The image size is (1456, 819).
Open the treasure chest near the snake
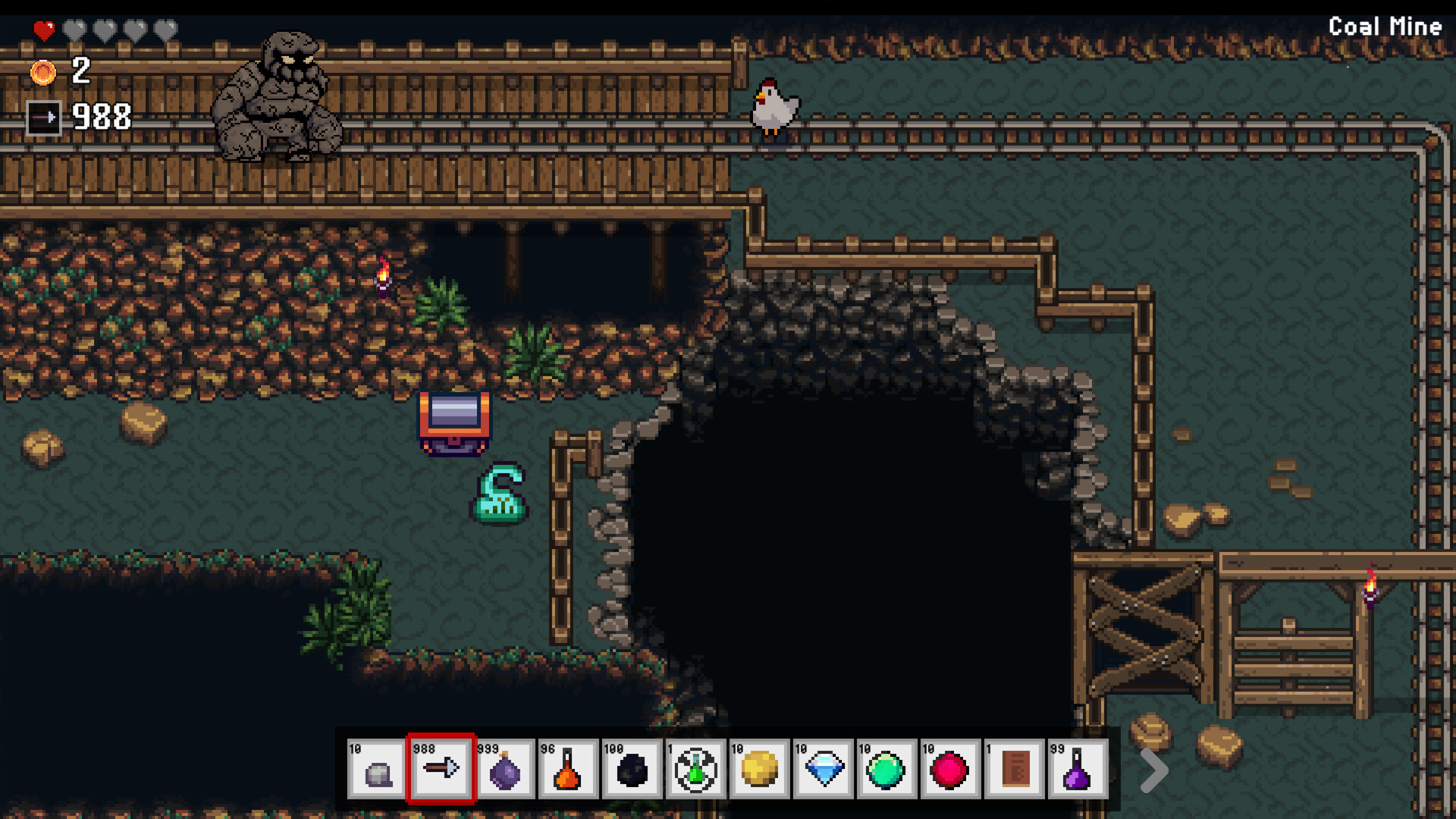click(x=455, y=423)
